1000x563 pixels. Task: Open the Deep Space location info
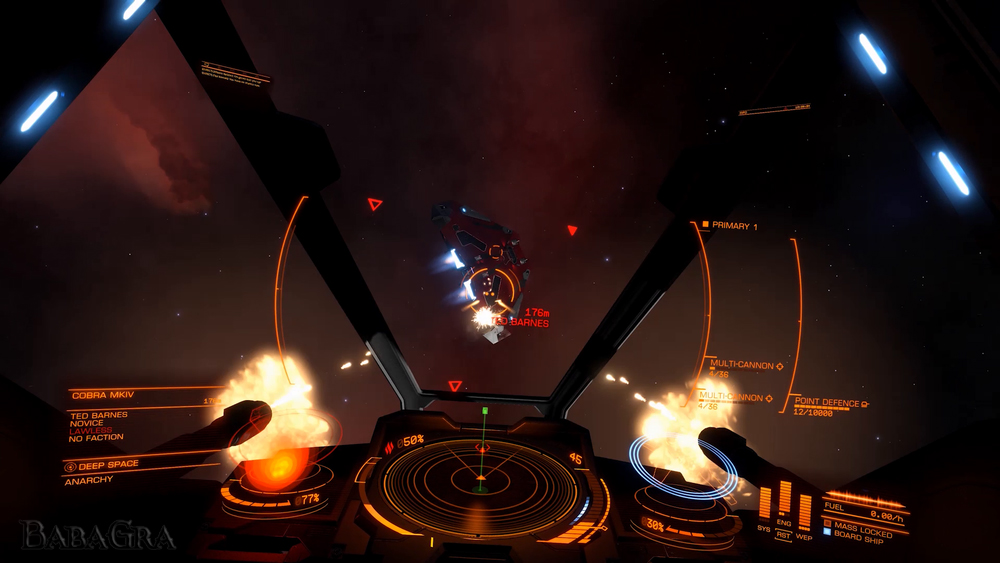[x=108, y=465]
